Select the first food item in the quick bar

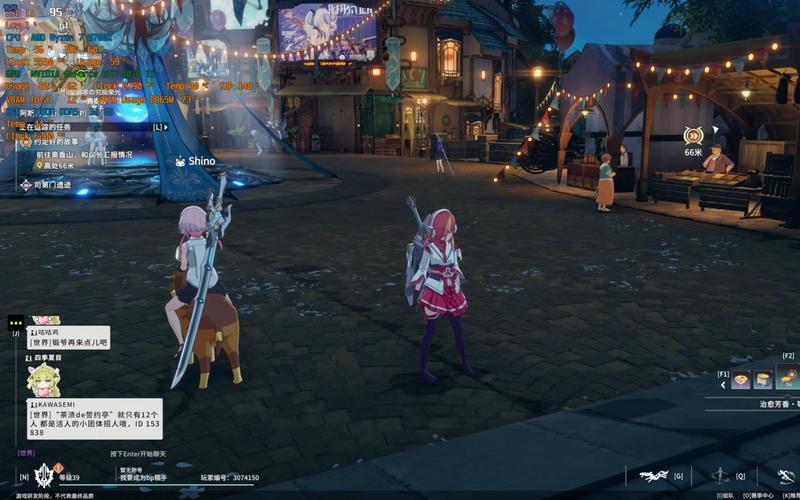point(741,379)
